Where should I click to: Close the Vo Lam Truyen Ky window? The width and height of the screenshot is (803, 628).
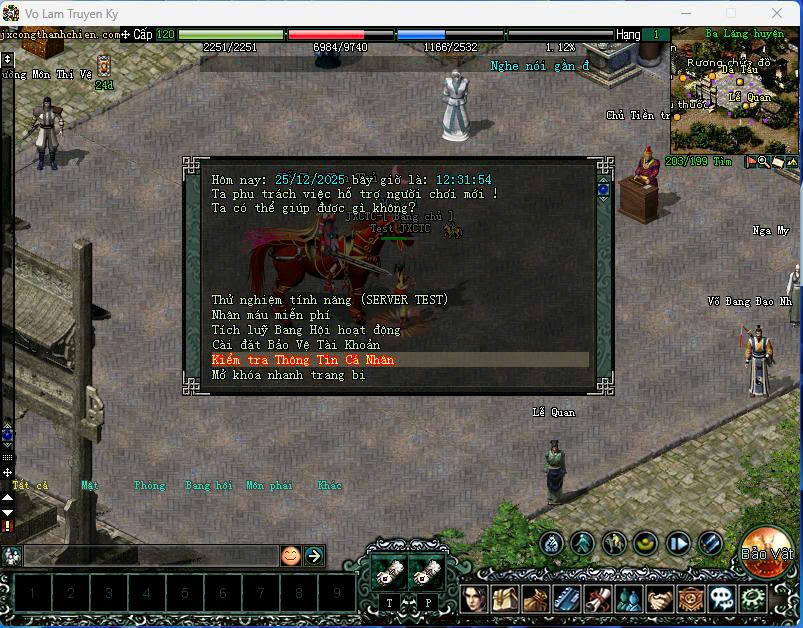776,13
